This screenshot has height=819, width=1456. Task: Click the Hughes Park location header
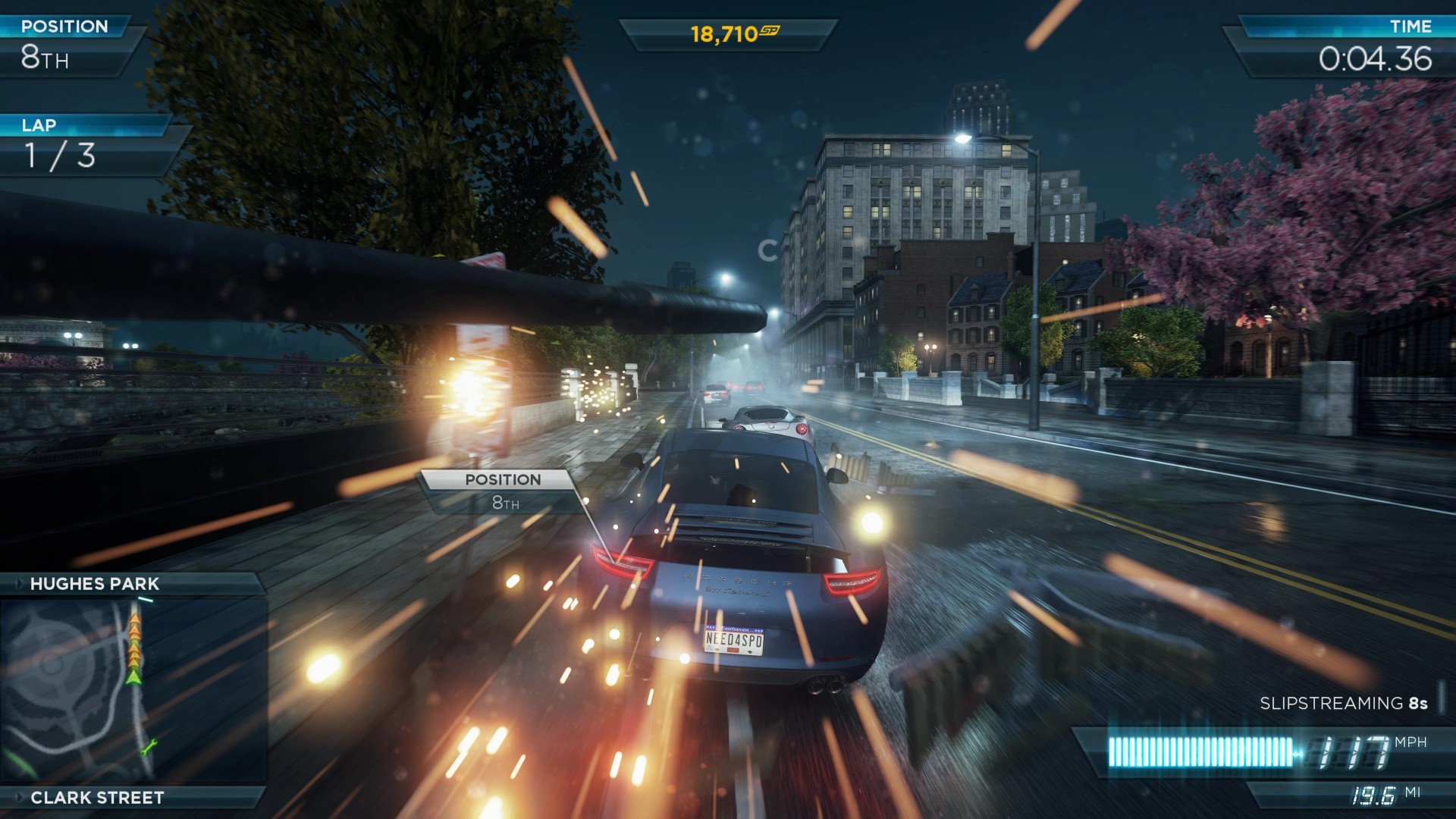(95, 584)
